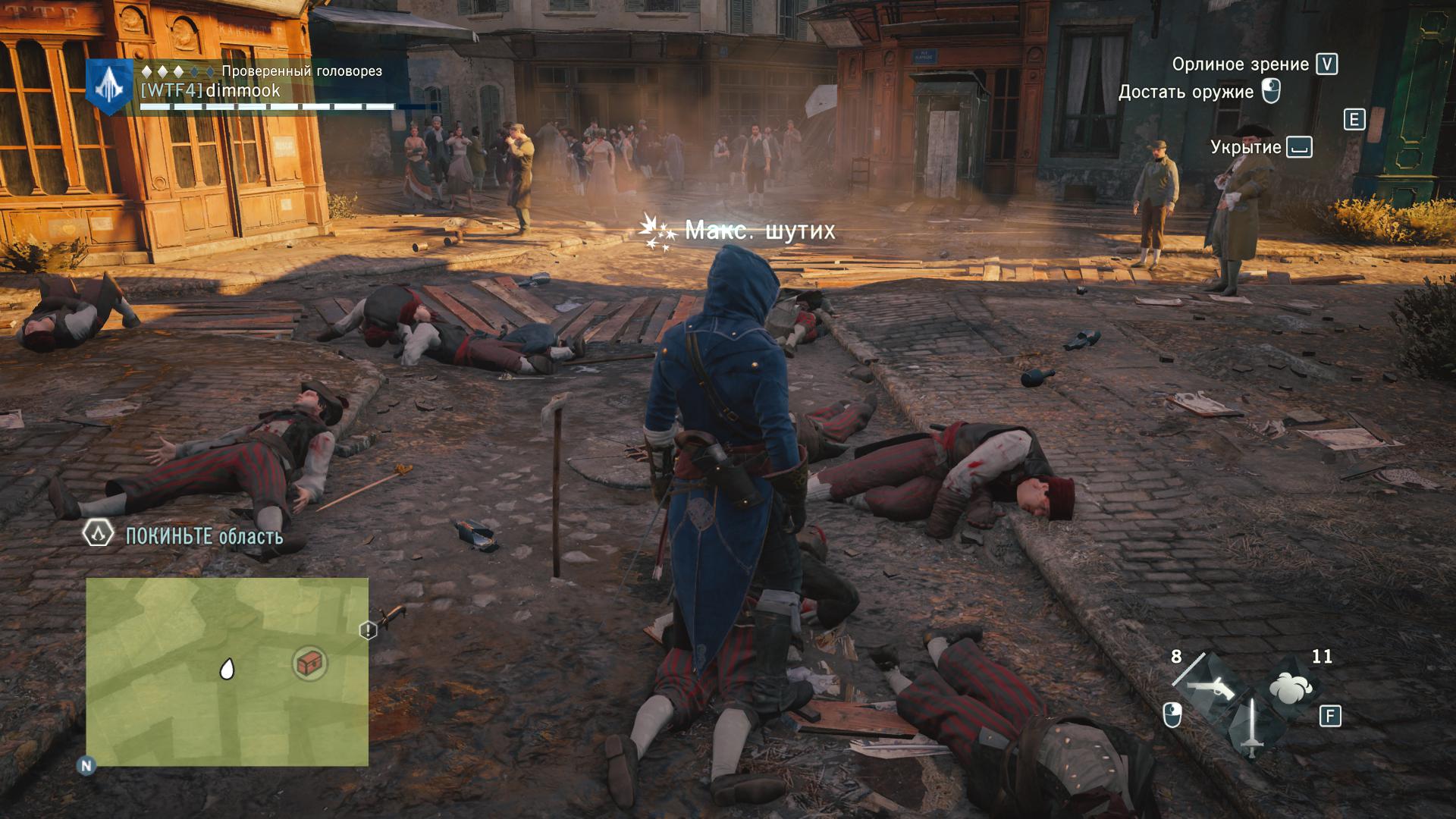
Task: Select the player name dimmook
Action: coord(243,91)
